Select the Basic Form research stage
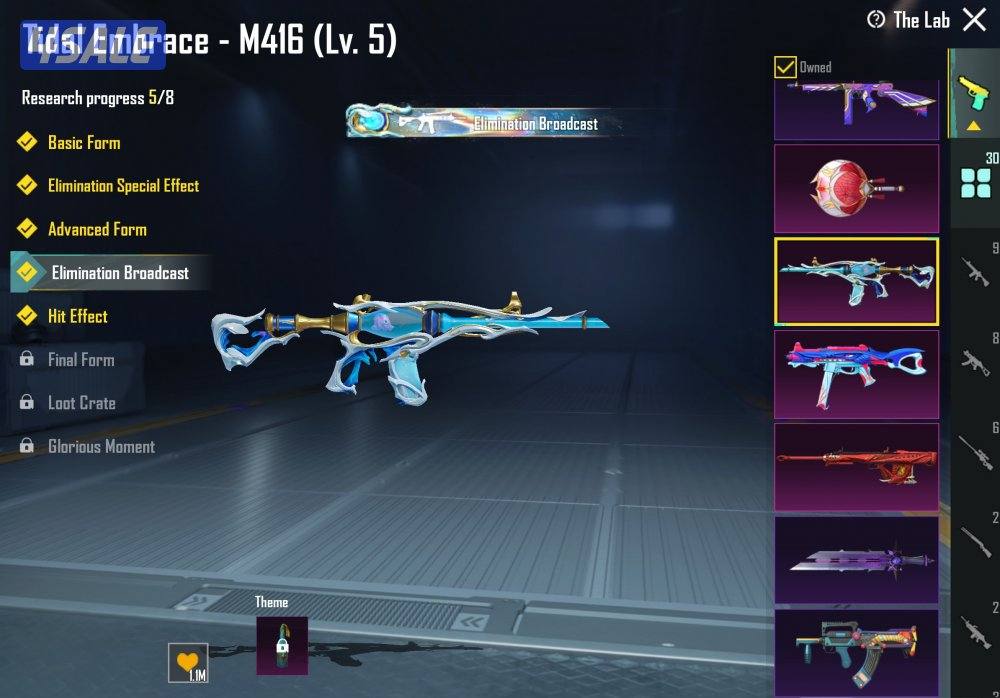The width and height of the screenshot is (1000, 698). 84,142
